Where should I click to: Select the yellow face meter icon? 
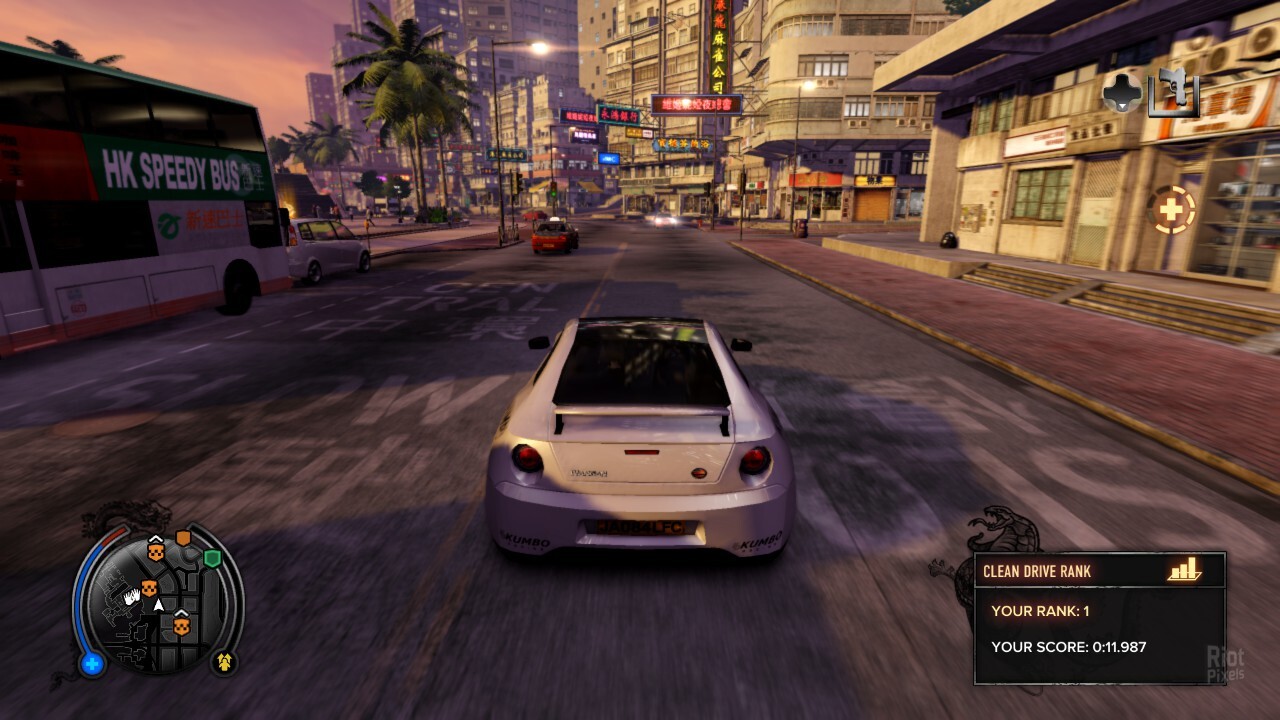(x=224, y=661)
